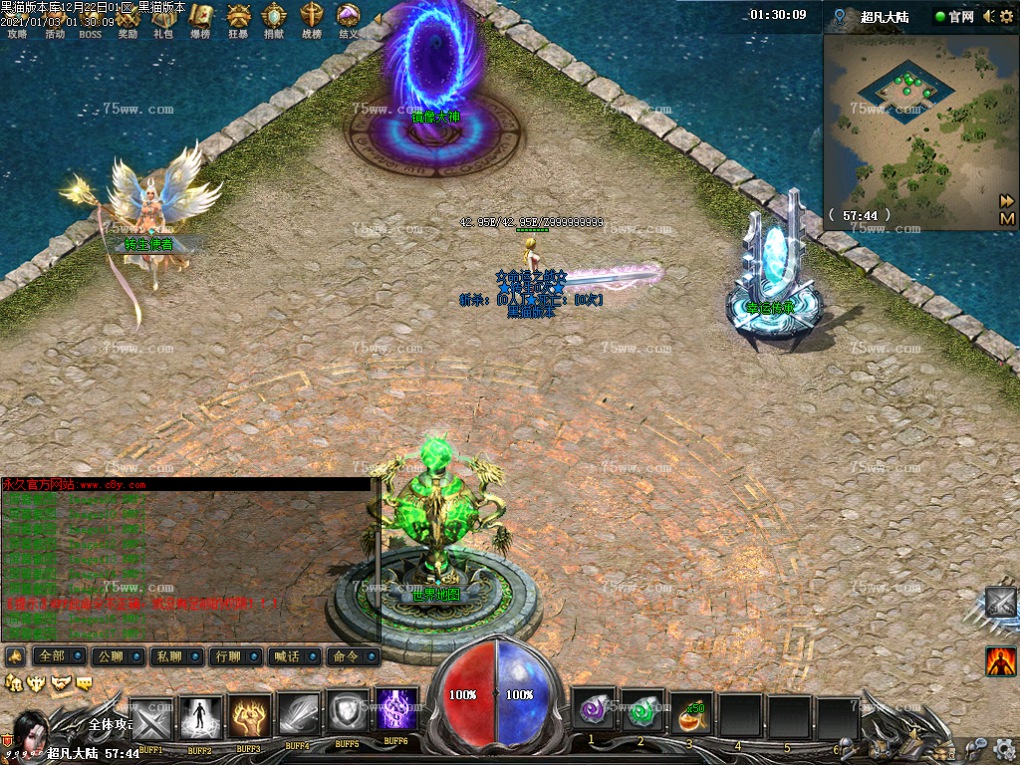Click the 官网 official site button

pyautogui.click(x=954, y=16)
